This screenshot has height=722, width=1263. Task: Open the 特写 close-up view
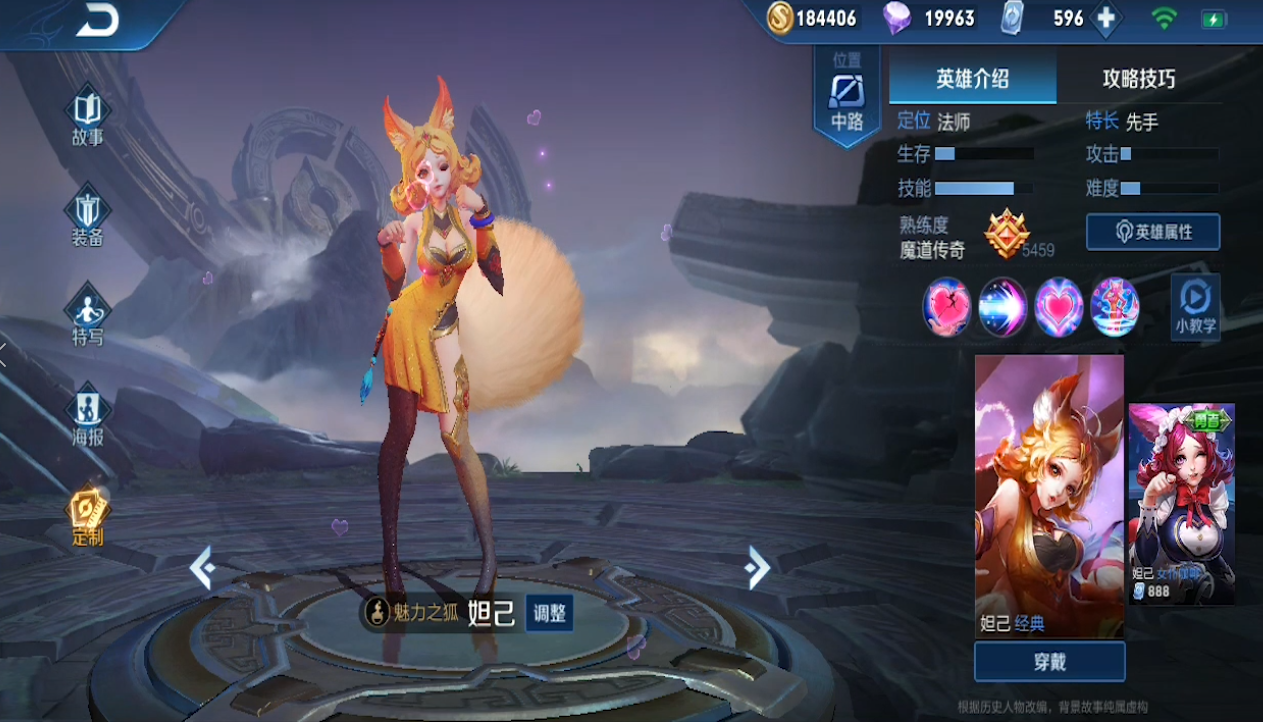(87, 316)
